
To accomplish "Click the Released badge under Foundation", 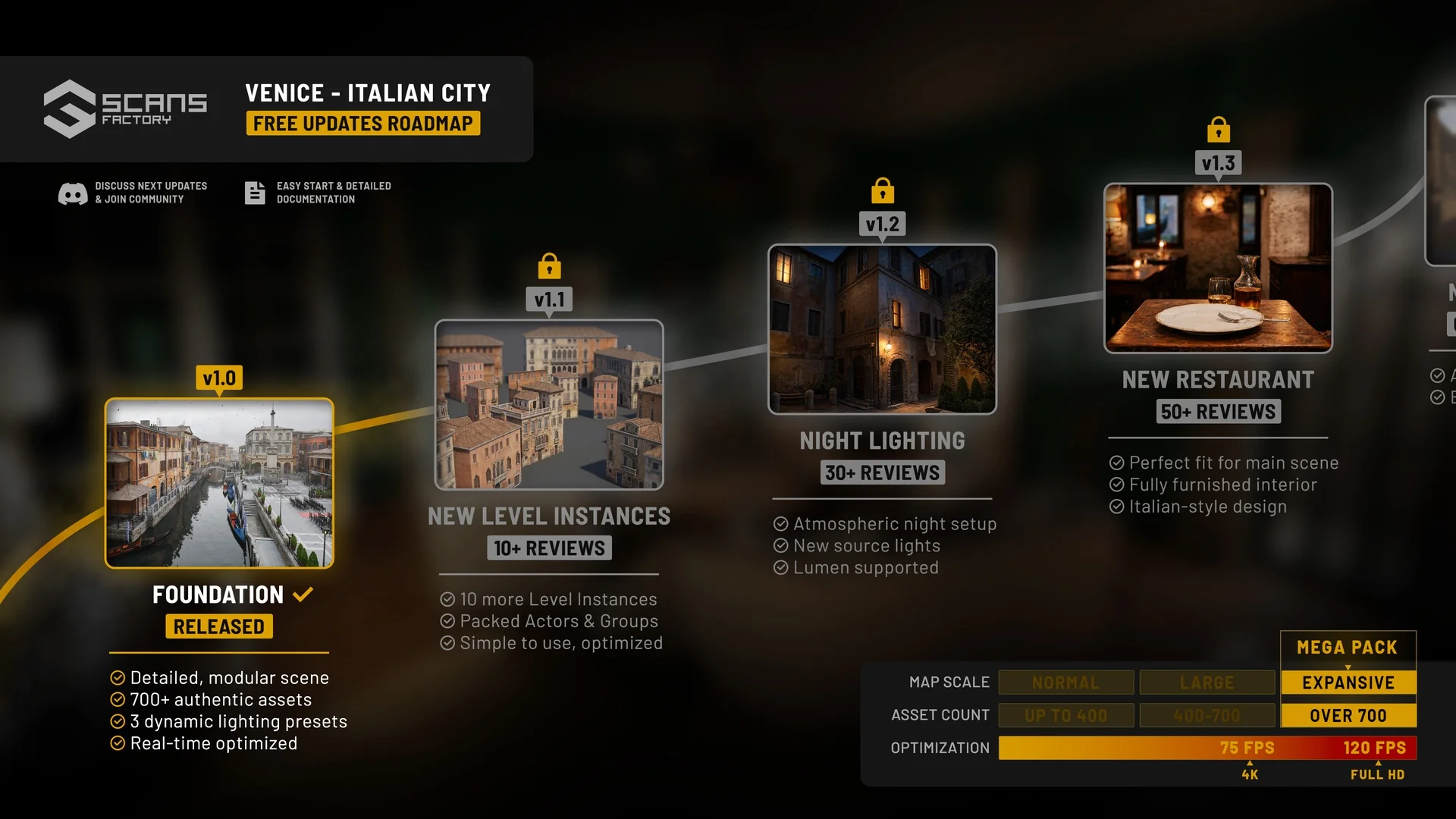I will (219, 626).
